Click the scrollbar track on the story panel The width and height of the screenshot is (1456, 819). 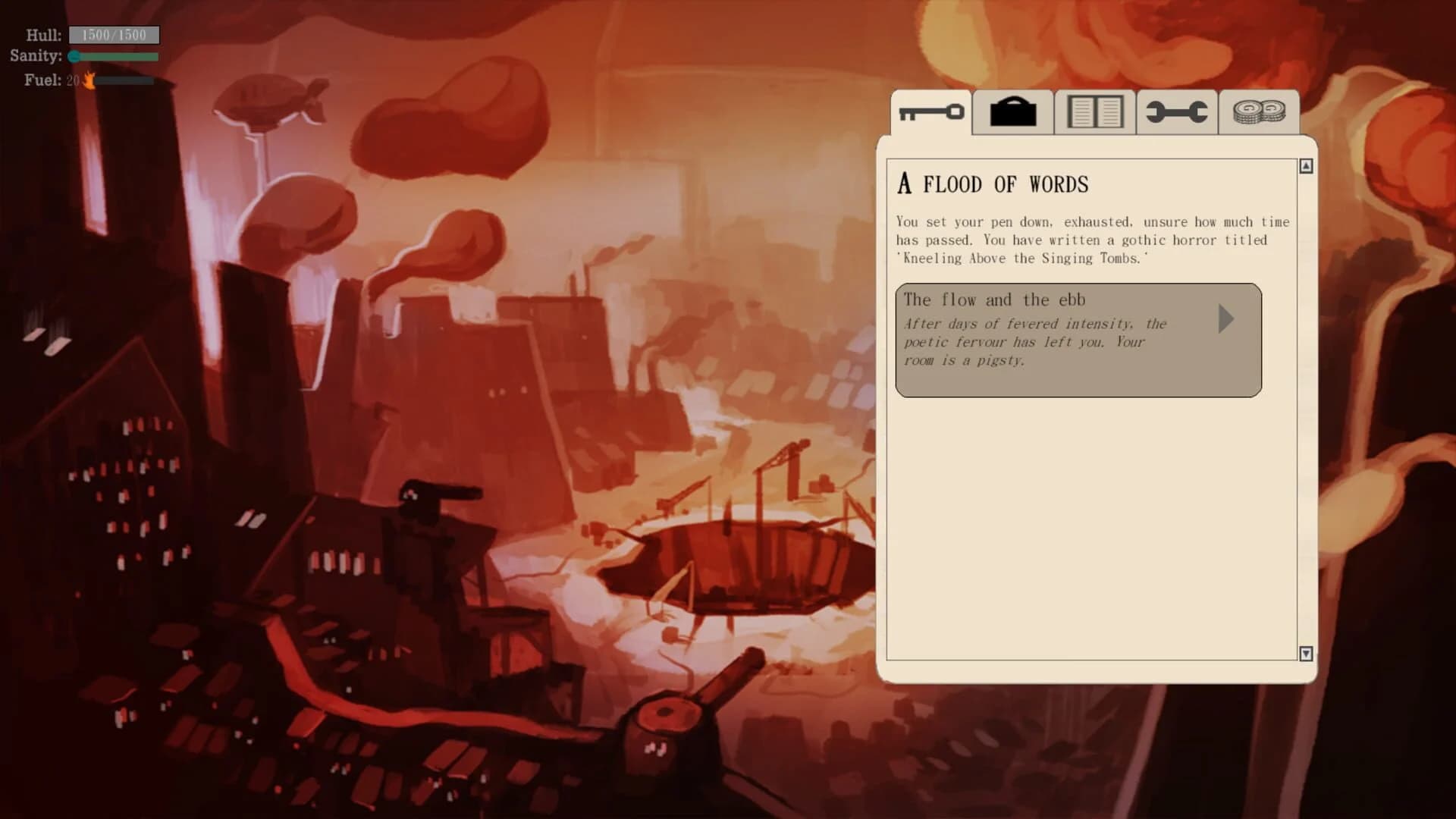click(1307, 409)
